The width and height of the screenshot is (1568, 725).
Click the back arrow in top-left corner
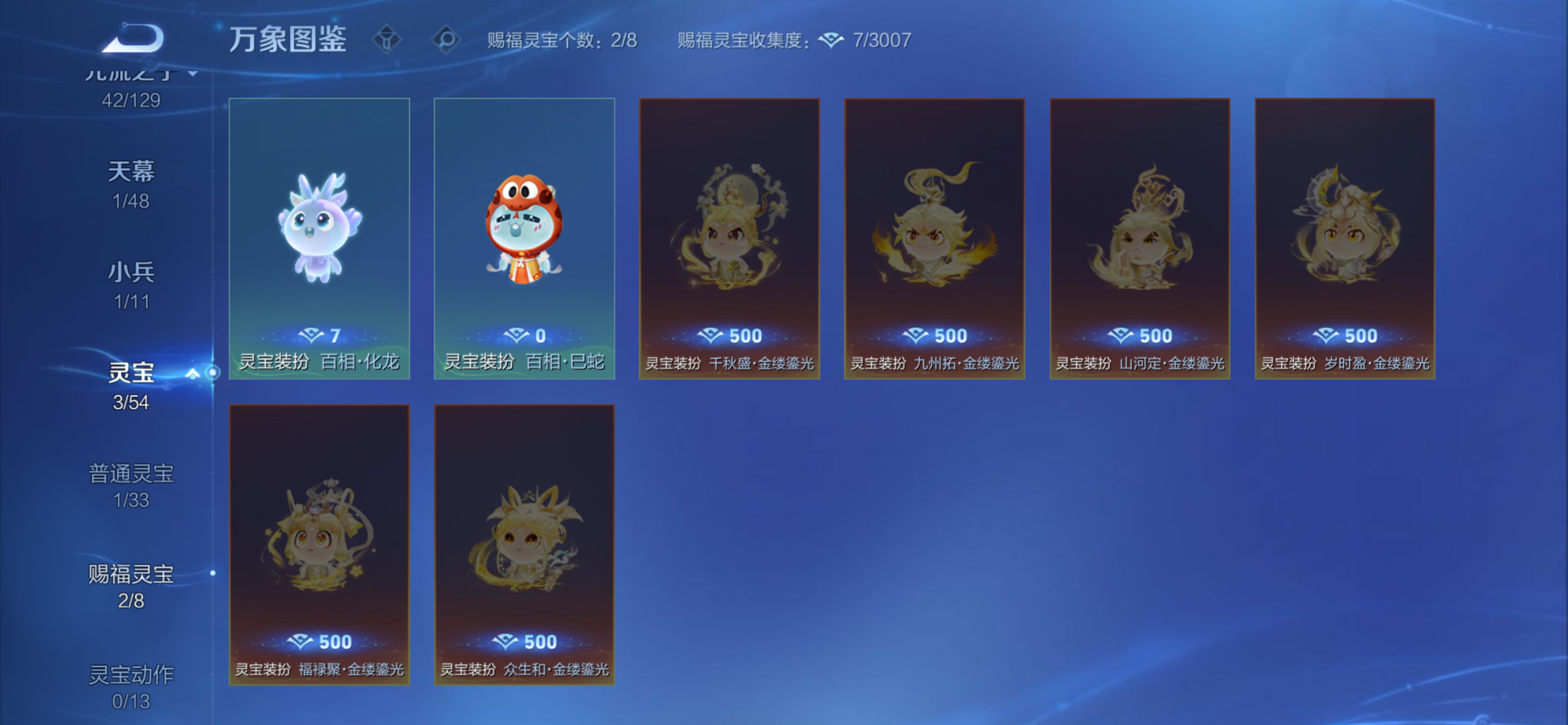pyautogui.click(x=133, y=38)
